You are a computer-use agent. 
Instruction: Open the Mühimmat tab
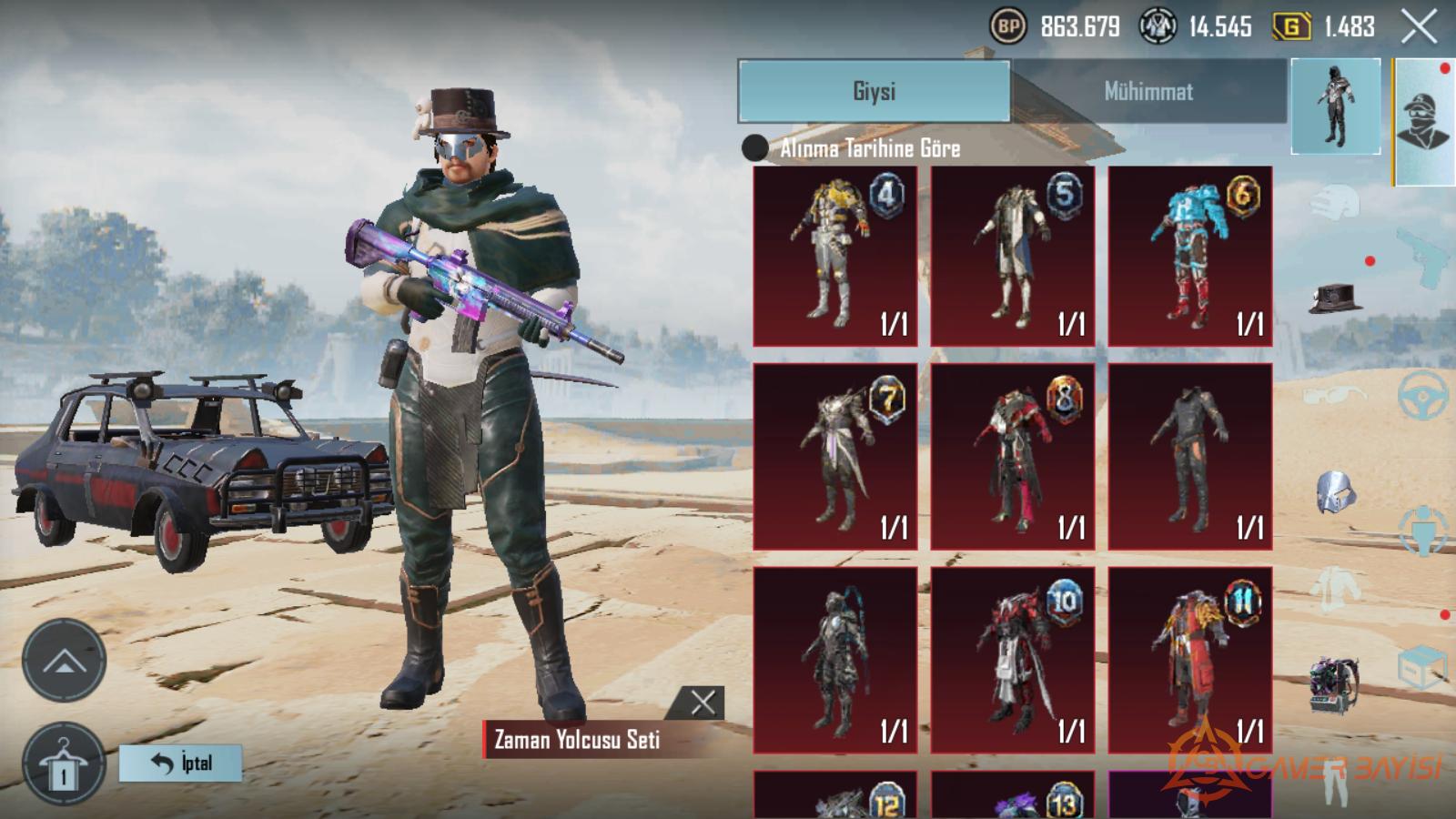pos(1148,91)
